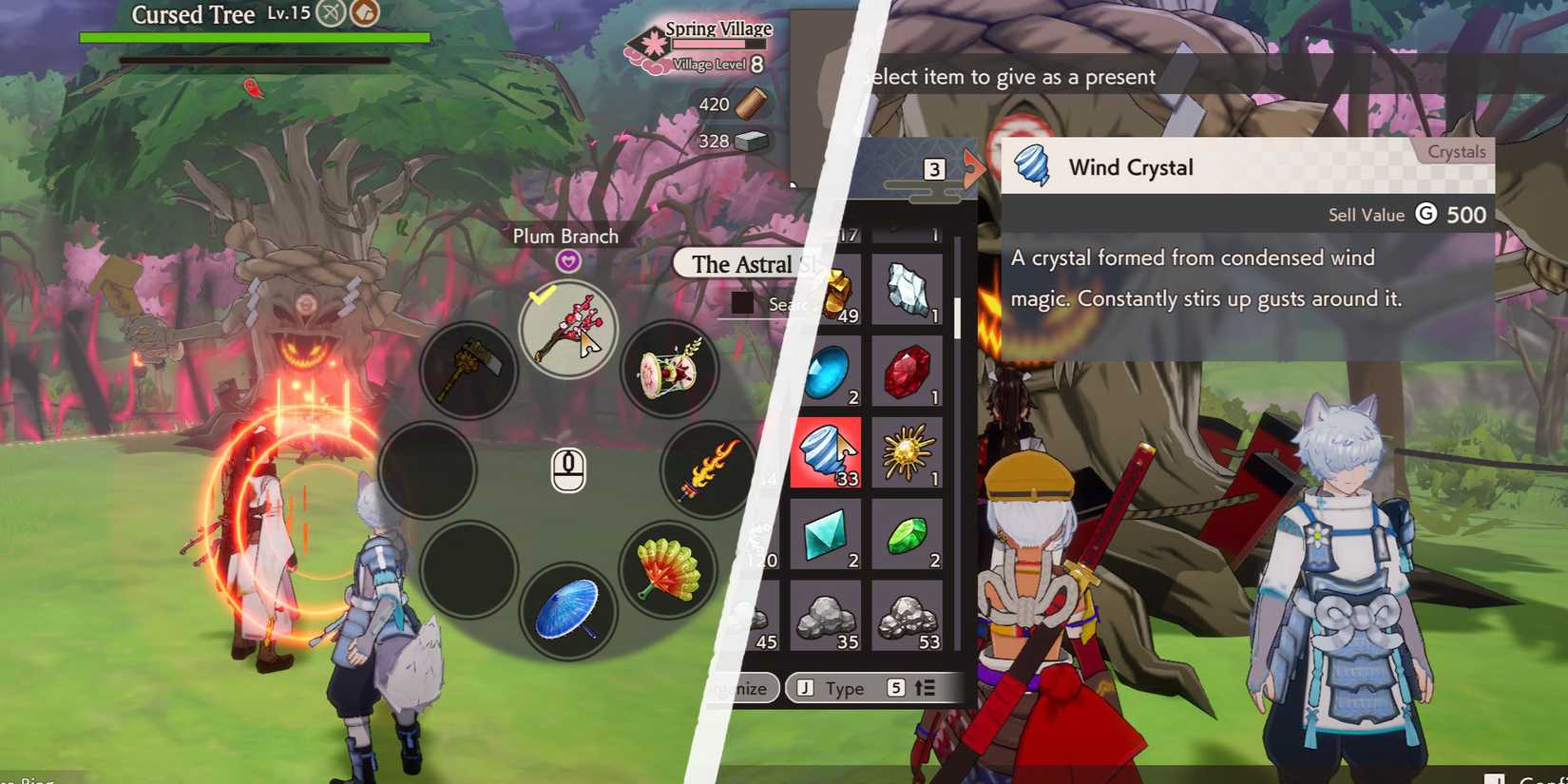Select the pickaxe tool on the weapon wheel

pyautogui.click(x=468, y=369)
